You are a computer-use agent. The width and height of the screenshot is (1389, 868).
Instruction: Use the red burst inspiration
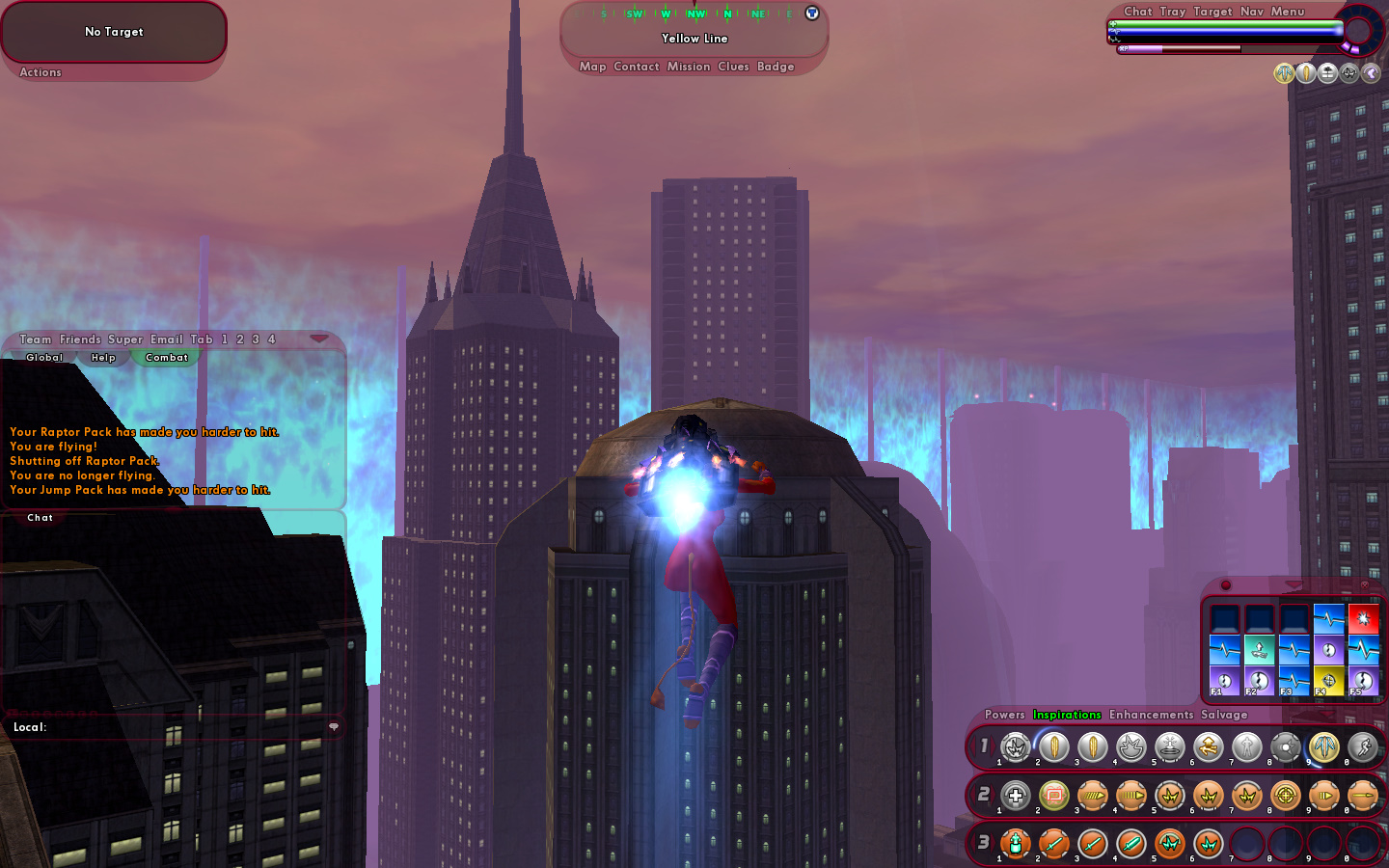pos(1363,618)
